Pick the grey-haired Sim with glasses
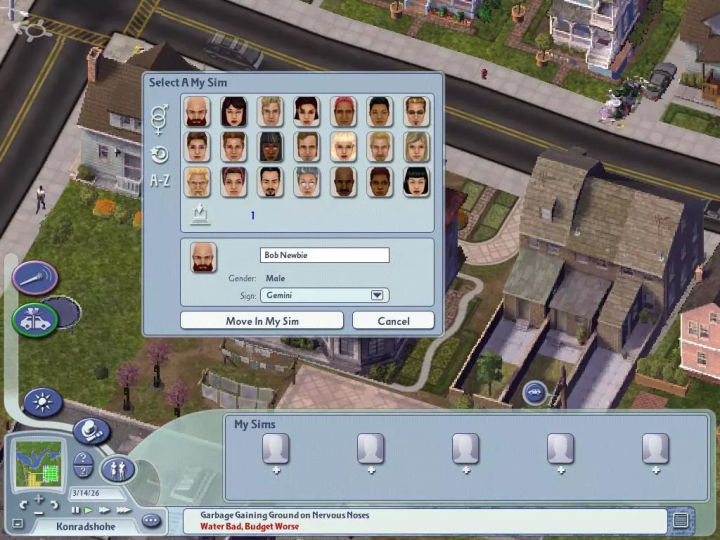This screenshot has height=540, width=720. [308, 181]
